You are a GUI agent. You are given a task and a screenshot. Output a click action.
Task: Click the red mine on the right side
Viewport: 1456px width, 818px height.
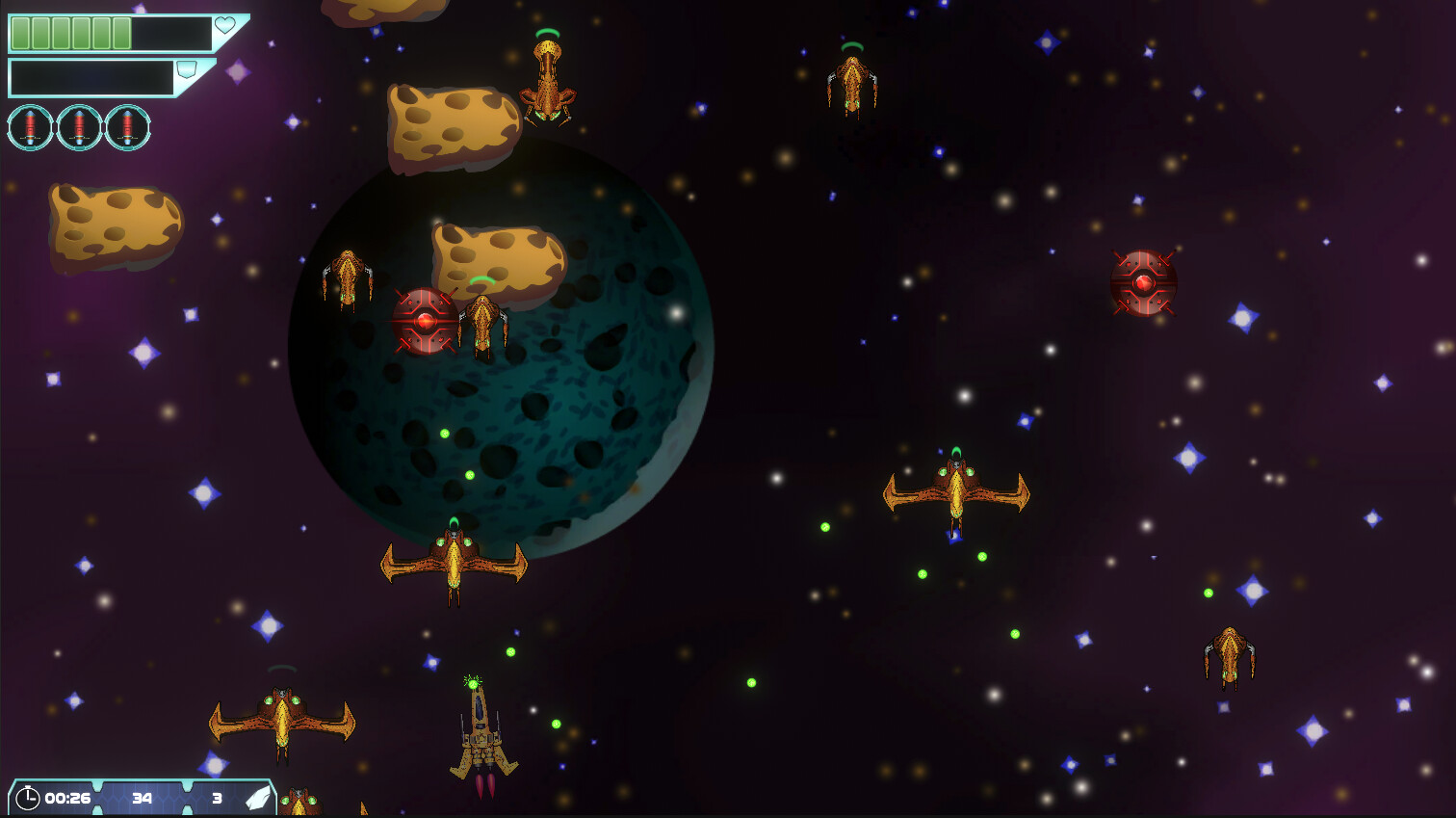click(x=1143, y=284)
